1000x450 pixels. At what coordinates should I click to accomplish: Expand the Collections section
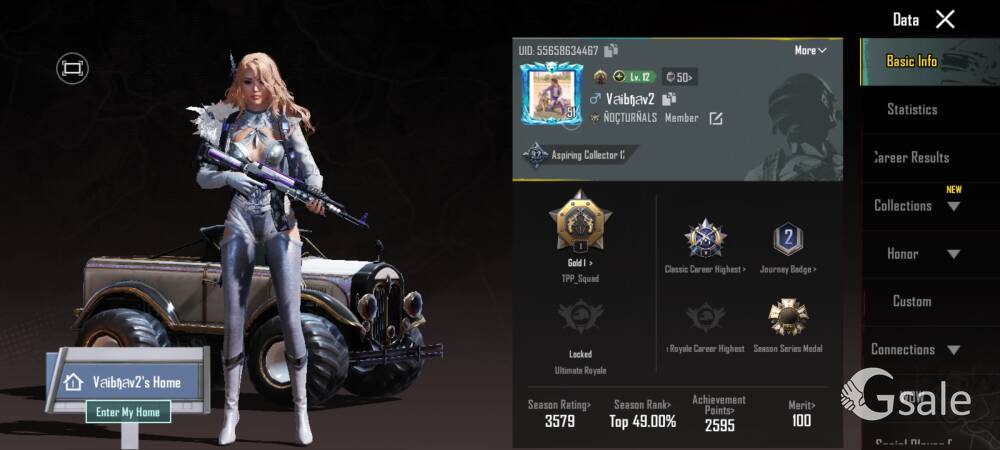916,205
